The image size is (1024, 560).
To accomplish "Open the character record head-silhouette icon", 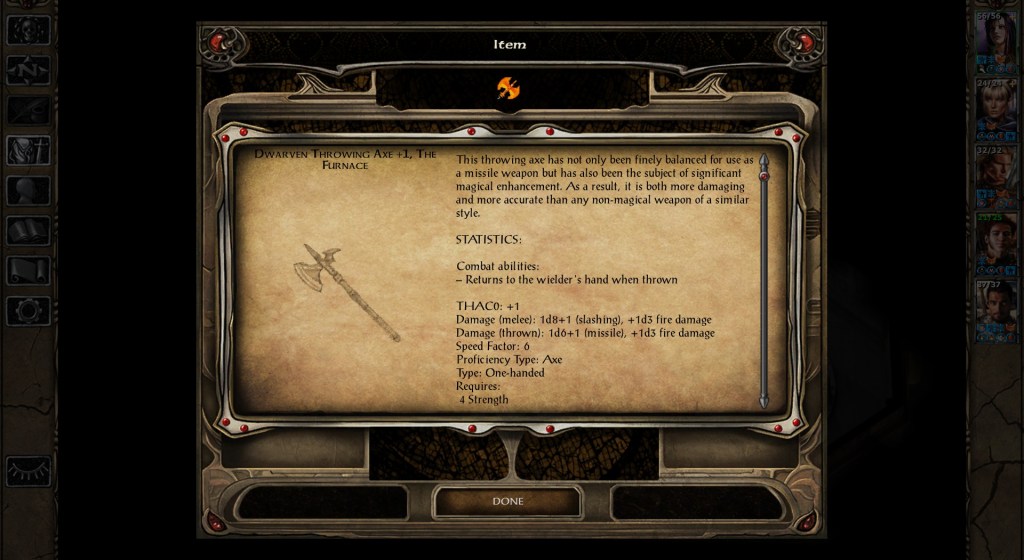I will click(x=28, y=190).
